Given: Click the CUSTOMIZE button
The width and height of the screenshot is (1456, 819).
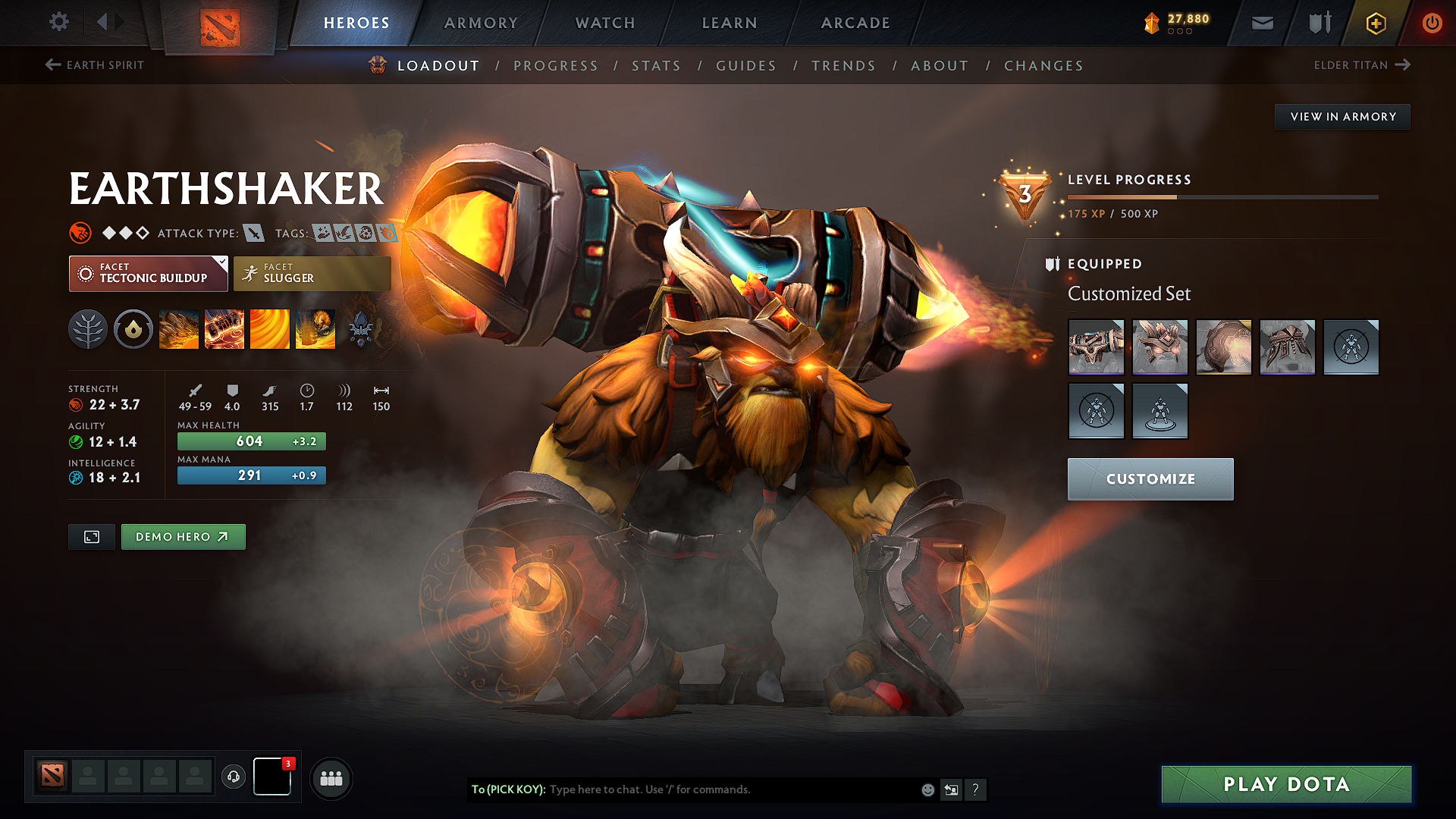Looking at the screenshot, I should (1150, 479).
